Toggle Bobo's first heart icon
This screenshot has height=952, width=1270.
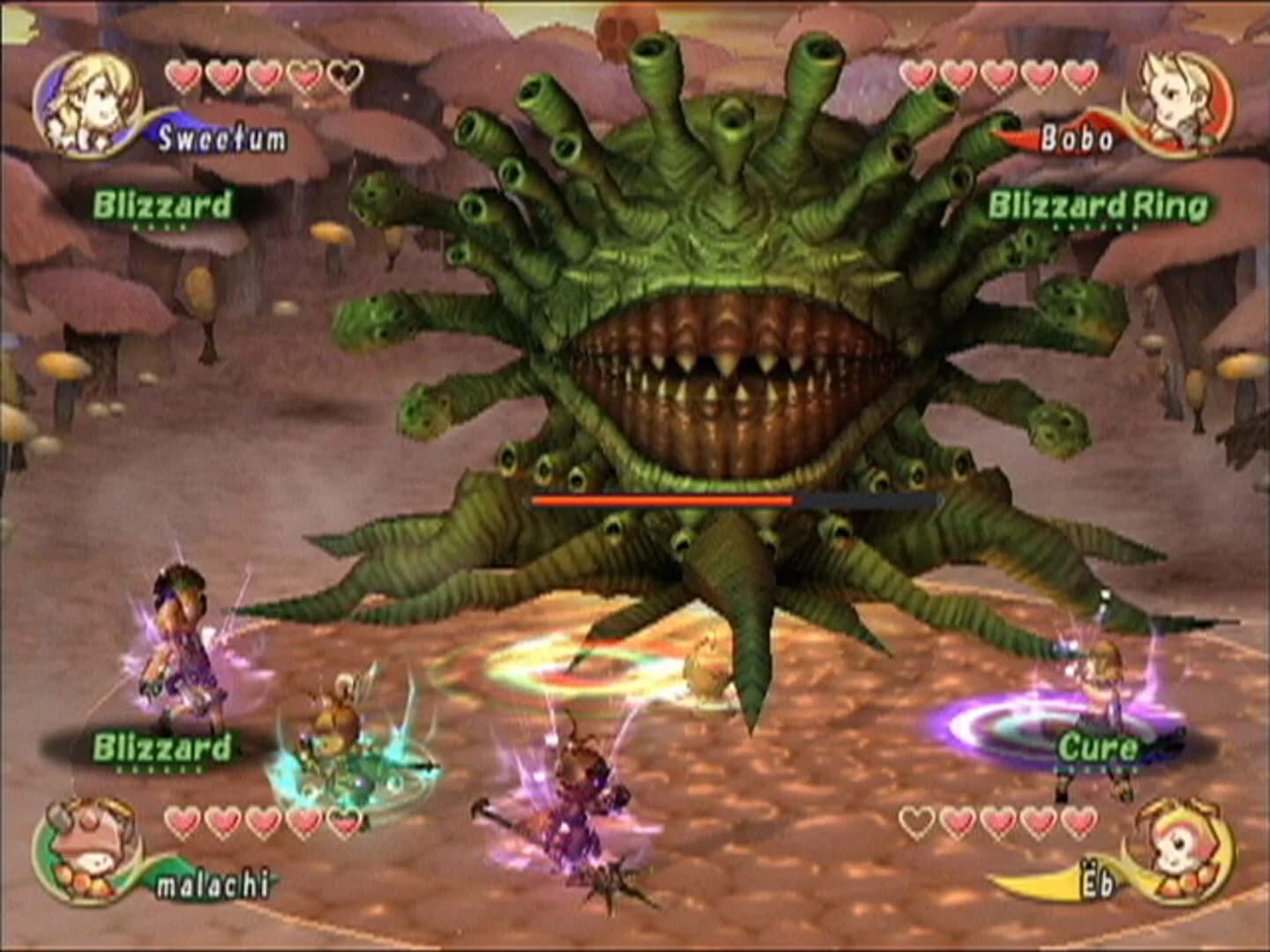coord(917,75)
